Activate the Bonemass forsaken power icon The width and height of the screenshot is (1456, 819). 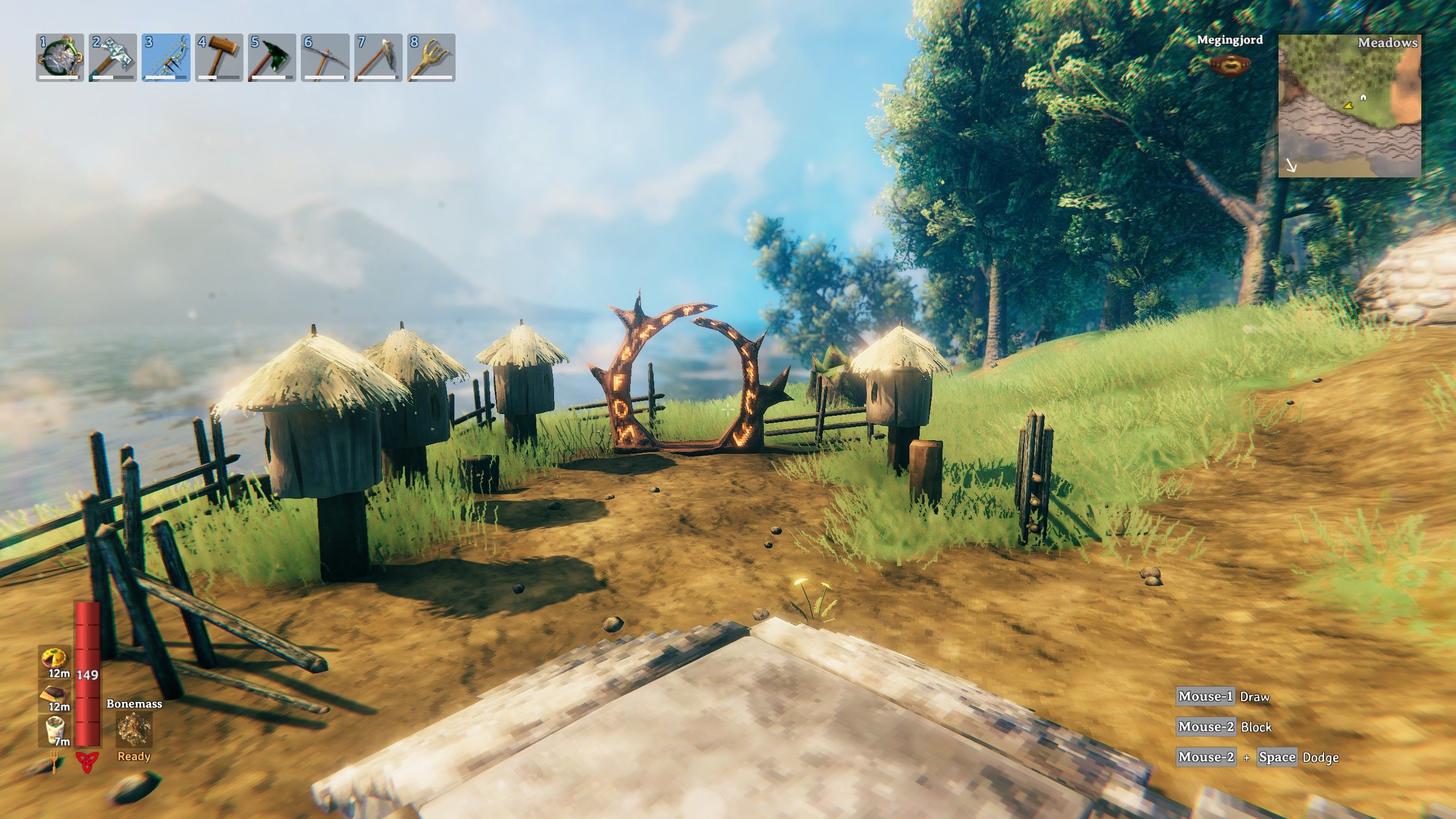134,730
